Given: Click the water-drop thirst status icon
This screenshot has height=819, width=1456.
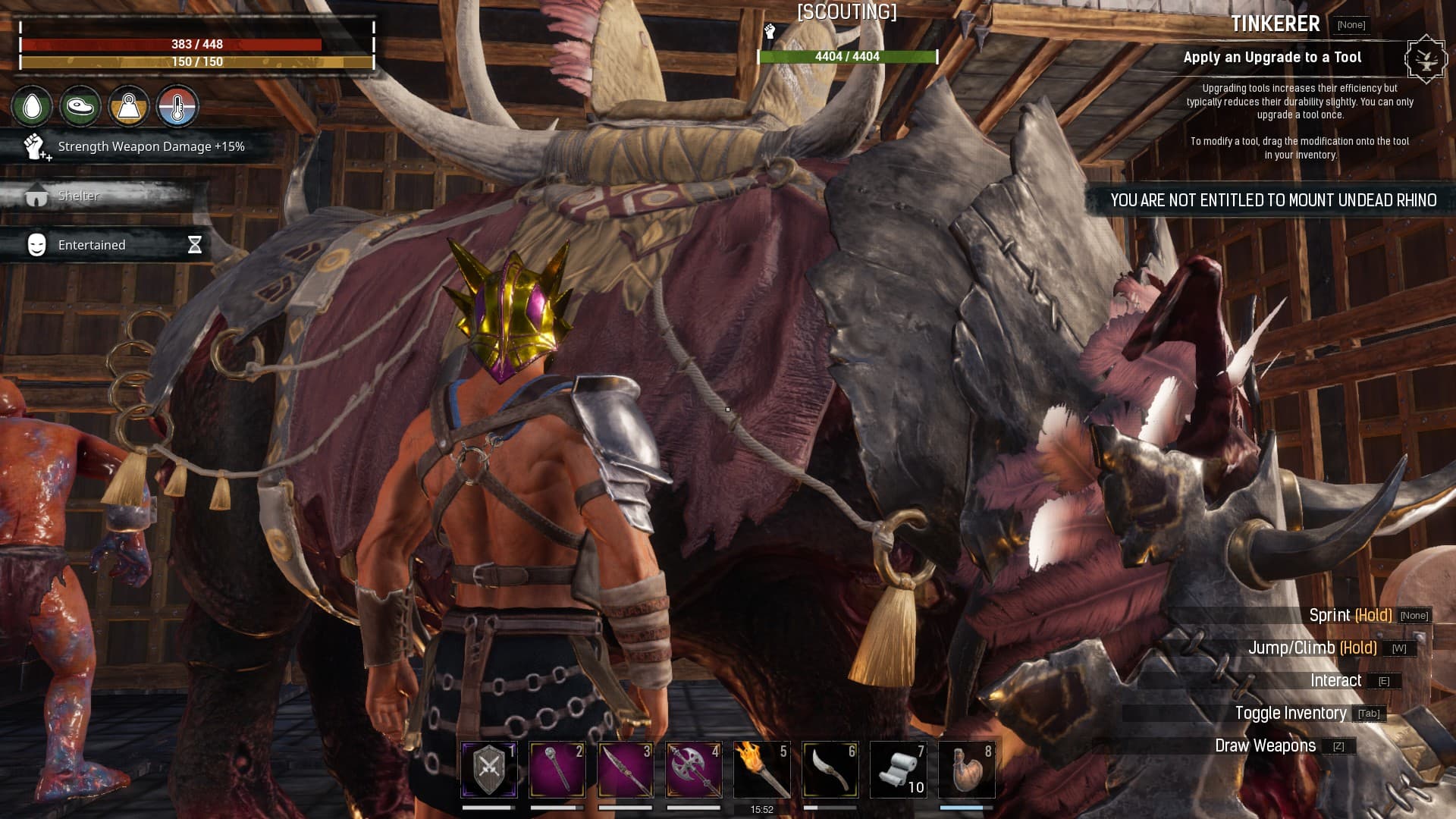Looking at the screenshot, I should click(32, 107).
